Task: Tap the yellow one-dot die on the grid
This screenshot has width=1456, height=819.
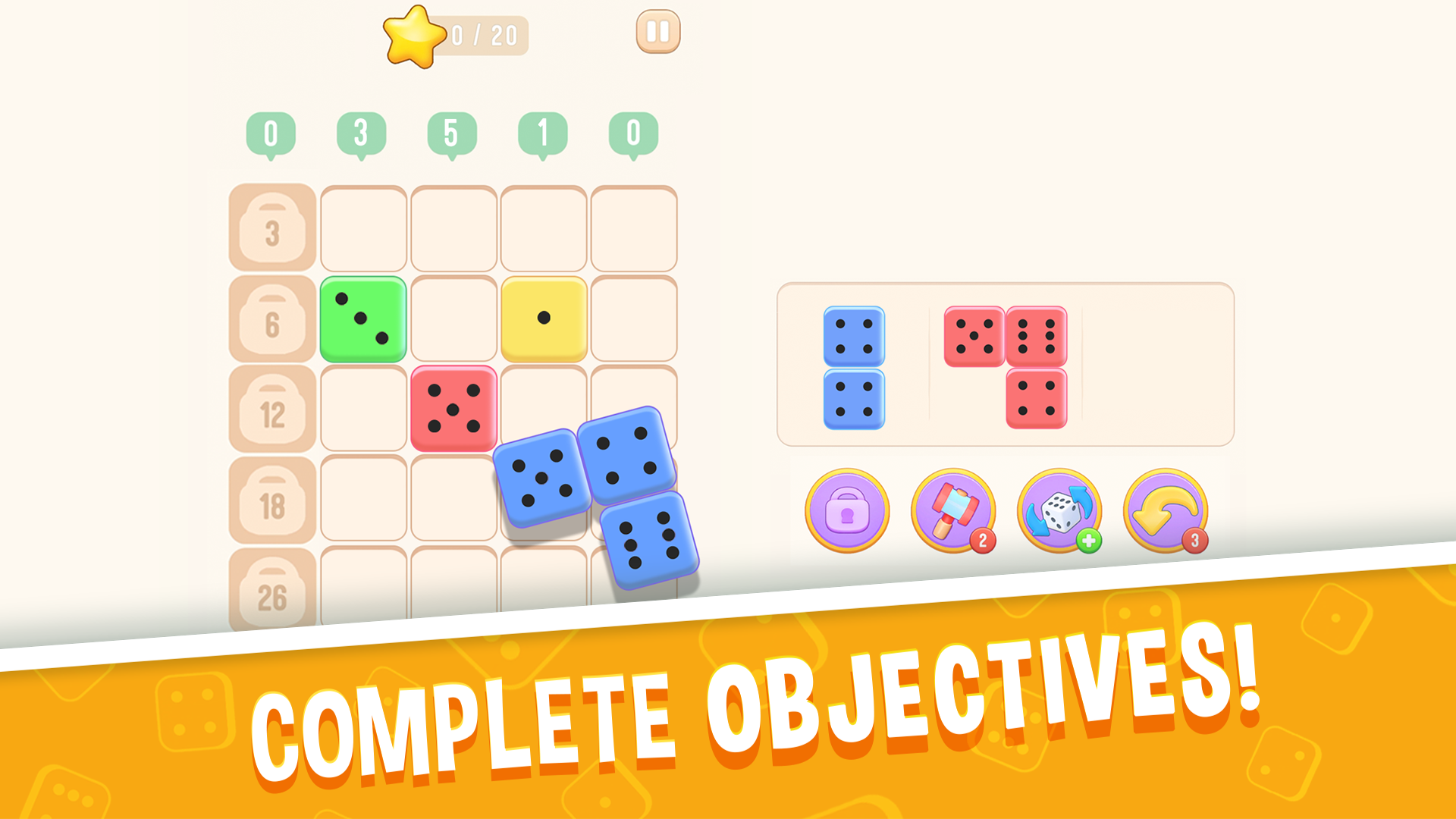Action: 543,317
